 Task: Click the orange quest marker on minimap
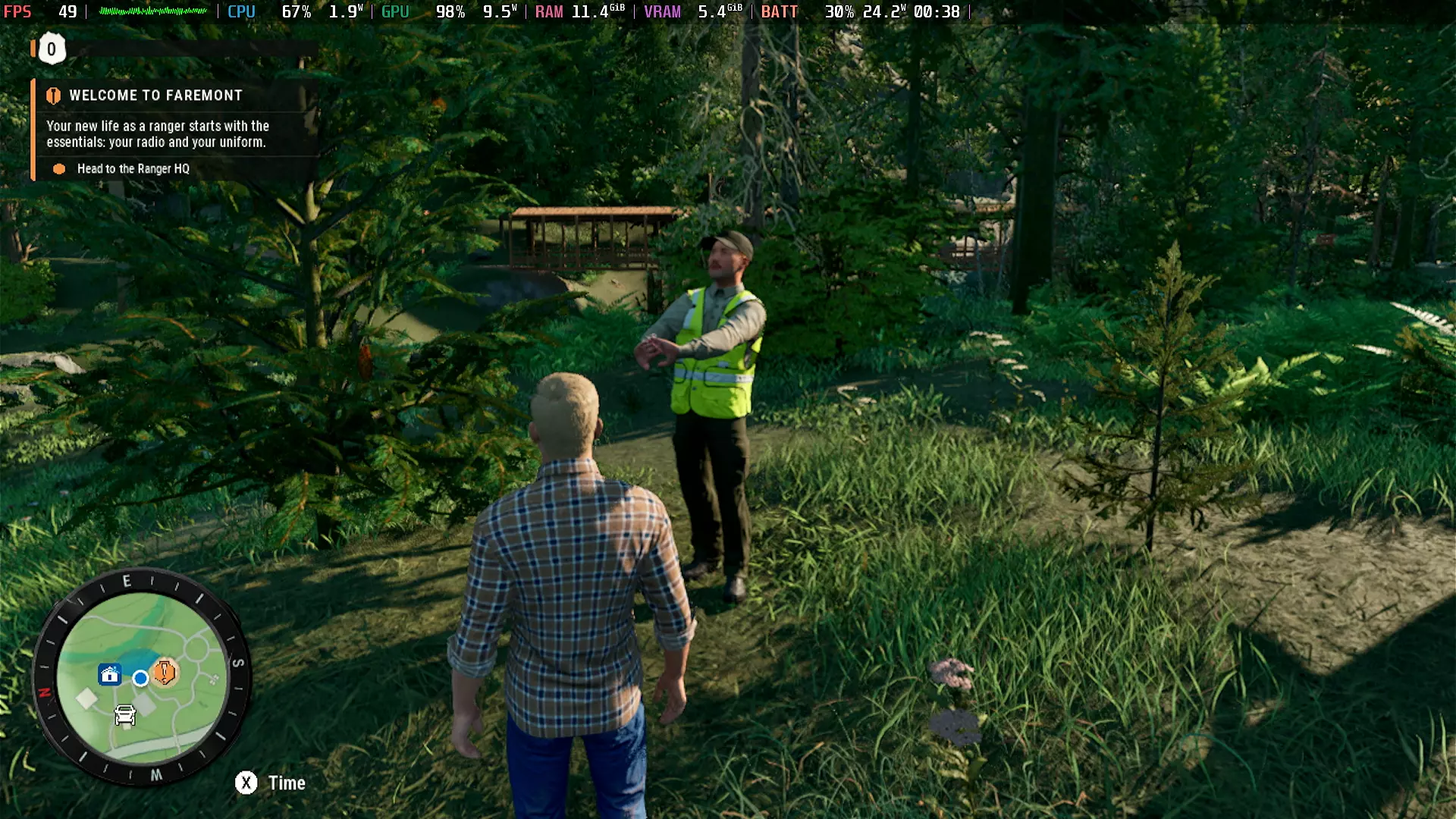coord(165,672)
